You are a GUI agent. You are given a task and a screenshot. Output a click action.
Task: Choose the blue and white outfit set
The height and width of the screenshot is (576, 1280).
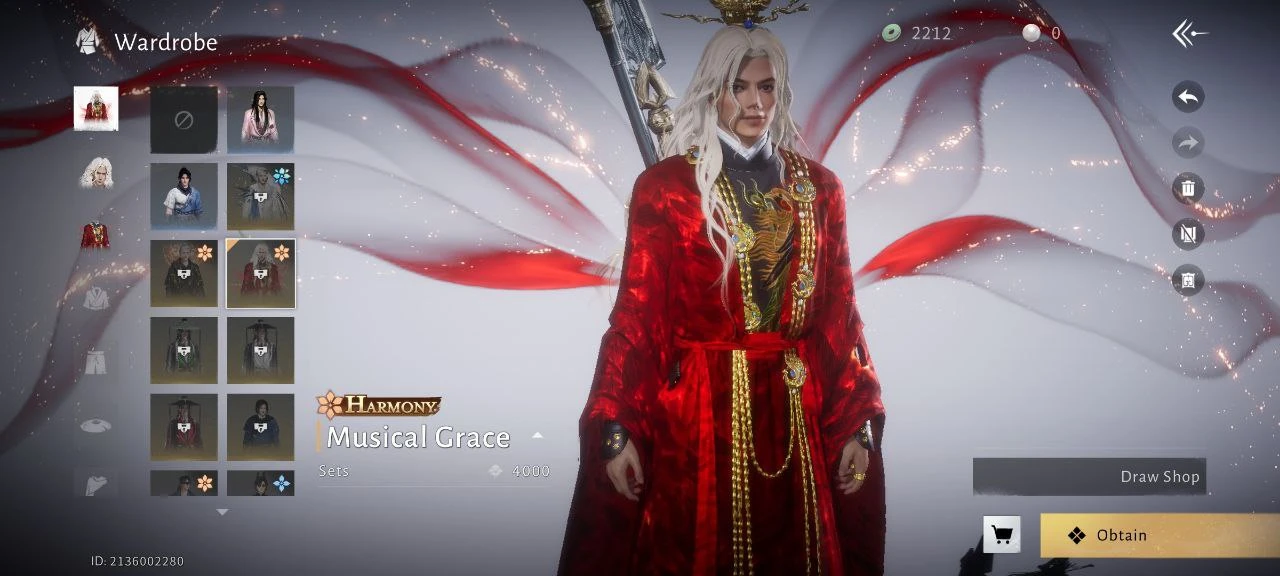[184, 196]
